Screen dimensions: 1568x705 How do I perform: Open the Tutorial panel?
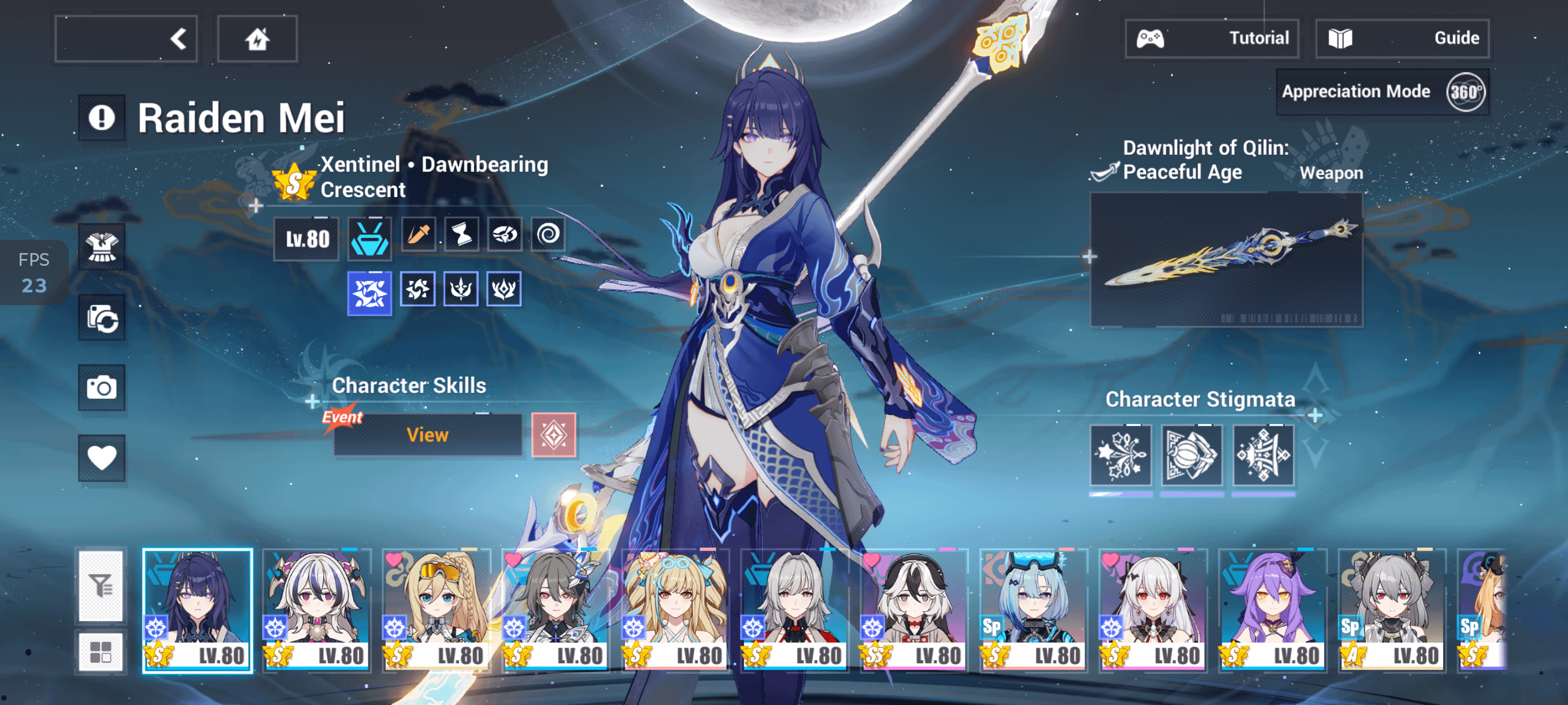click(1211, 38)
